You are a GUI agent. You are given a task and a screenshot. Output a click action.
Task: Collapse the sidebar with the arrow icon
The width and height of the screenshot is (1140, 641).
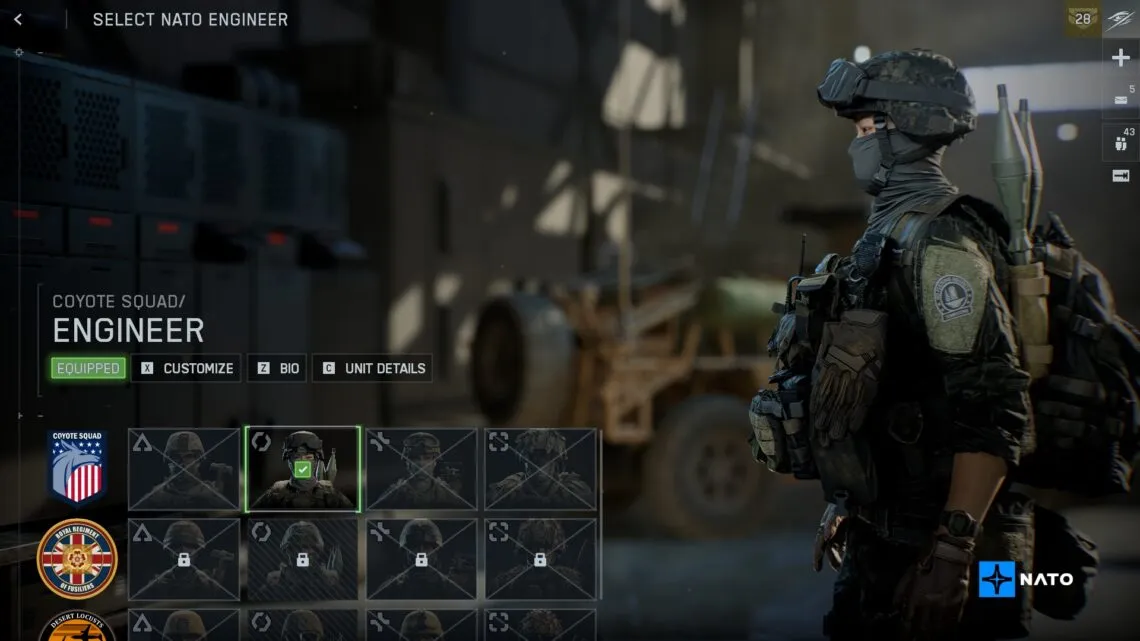tap(1121, 176)
